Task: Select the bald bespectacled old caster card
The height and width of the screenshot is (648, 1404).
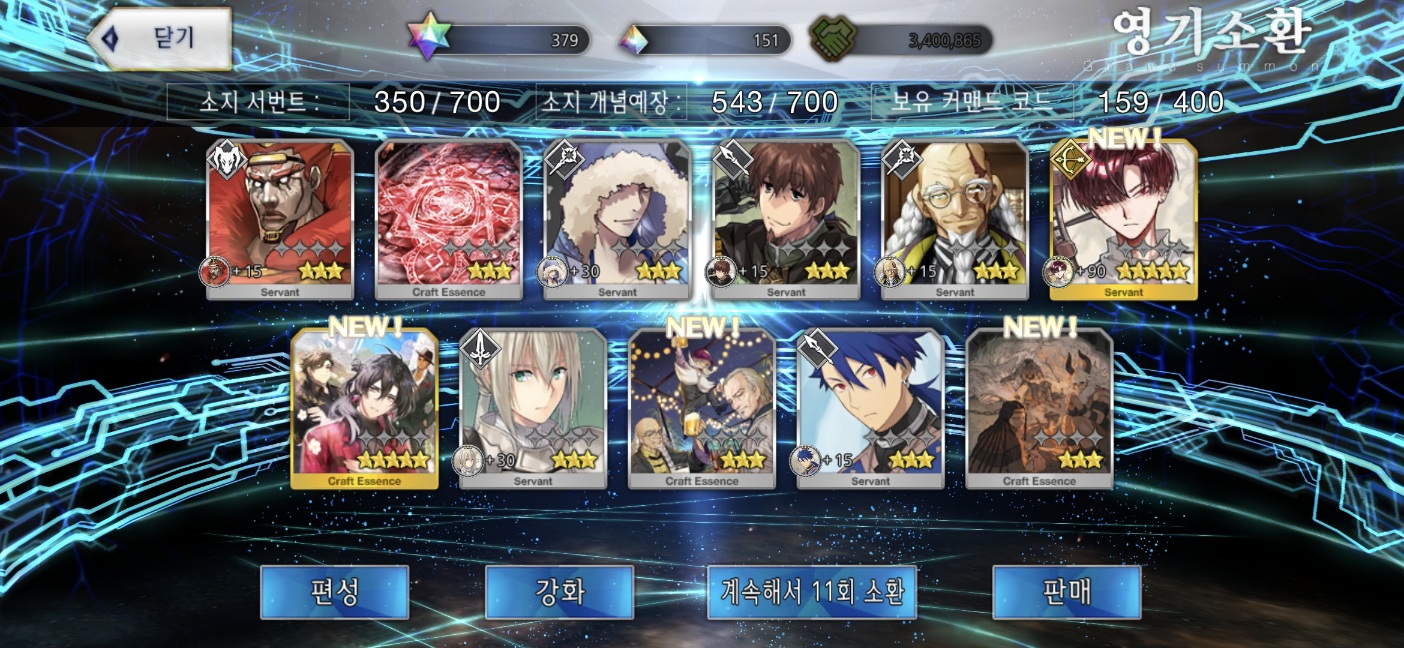Action: pyautogui.click(x=955, y=219)
